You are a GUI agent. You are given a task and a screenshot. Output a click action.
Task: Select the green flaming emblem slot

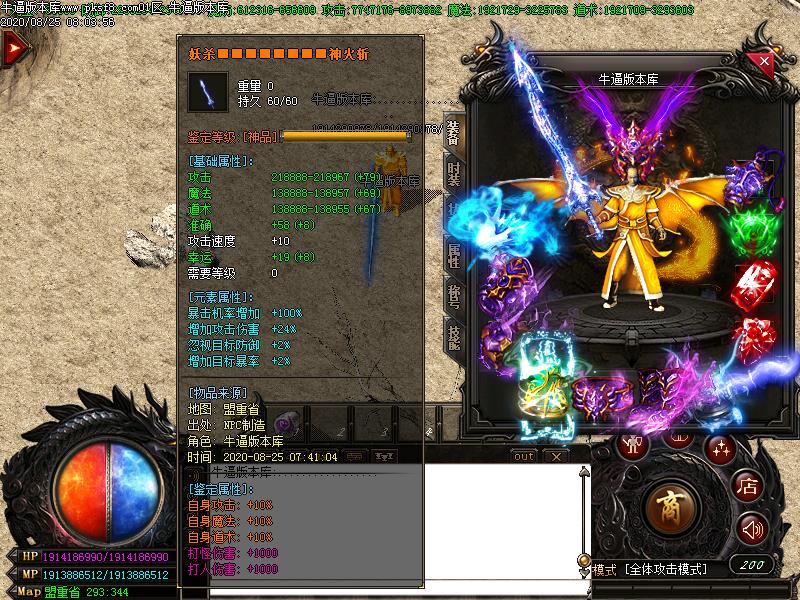coord(754,229)
